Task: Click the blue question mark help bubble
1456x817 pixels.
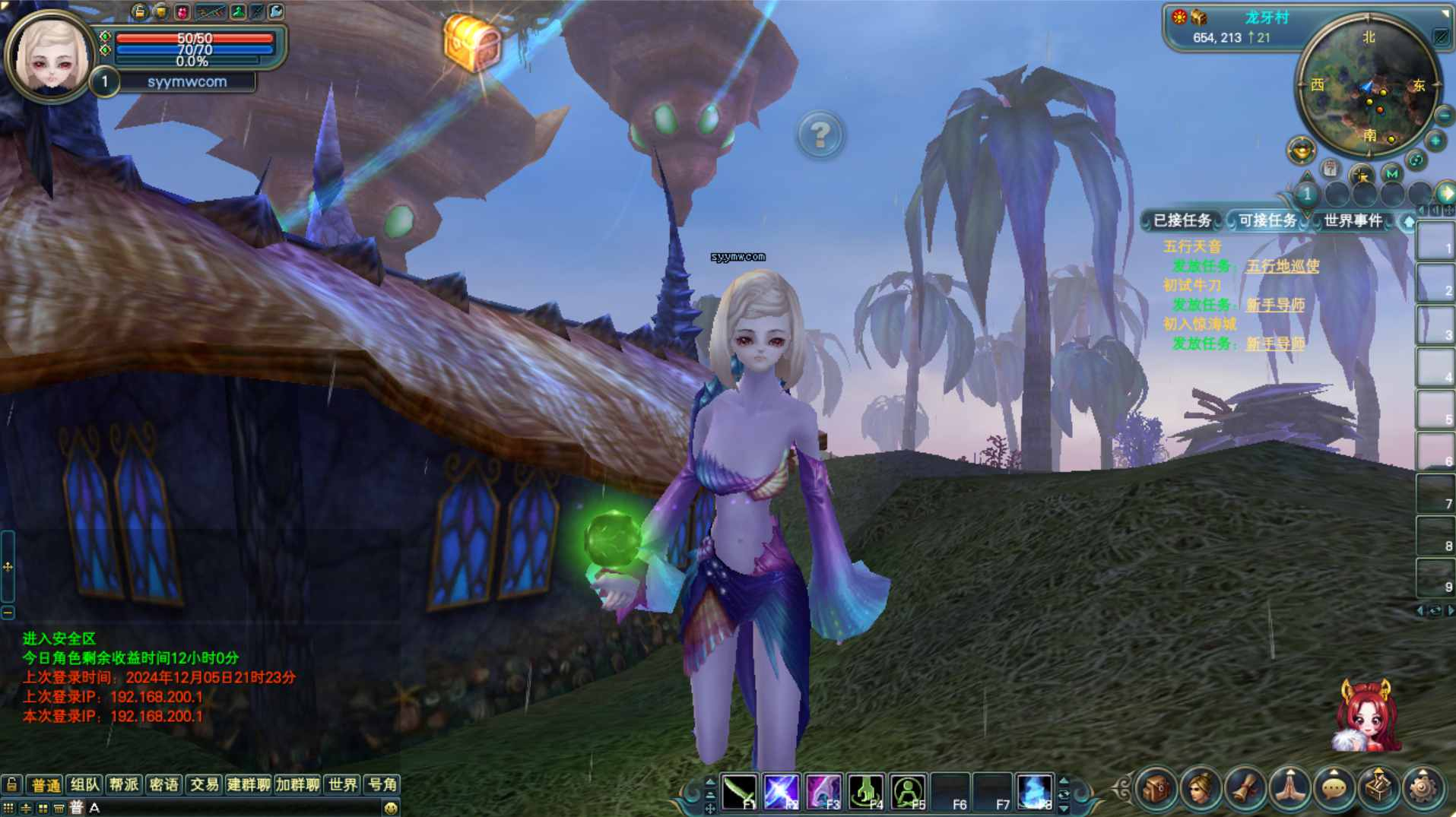Action: (x=820, y=135)
